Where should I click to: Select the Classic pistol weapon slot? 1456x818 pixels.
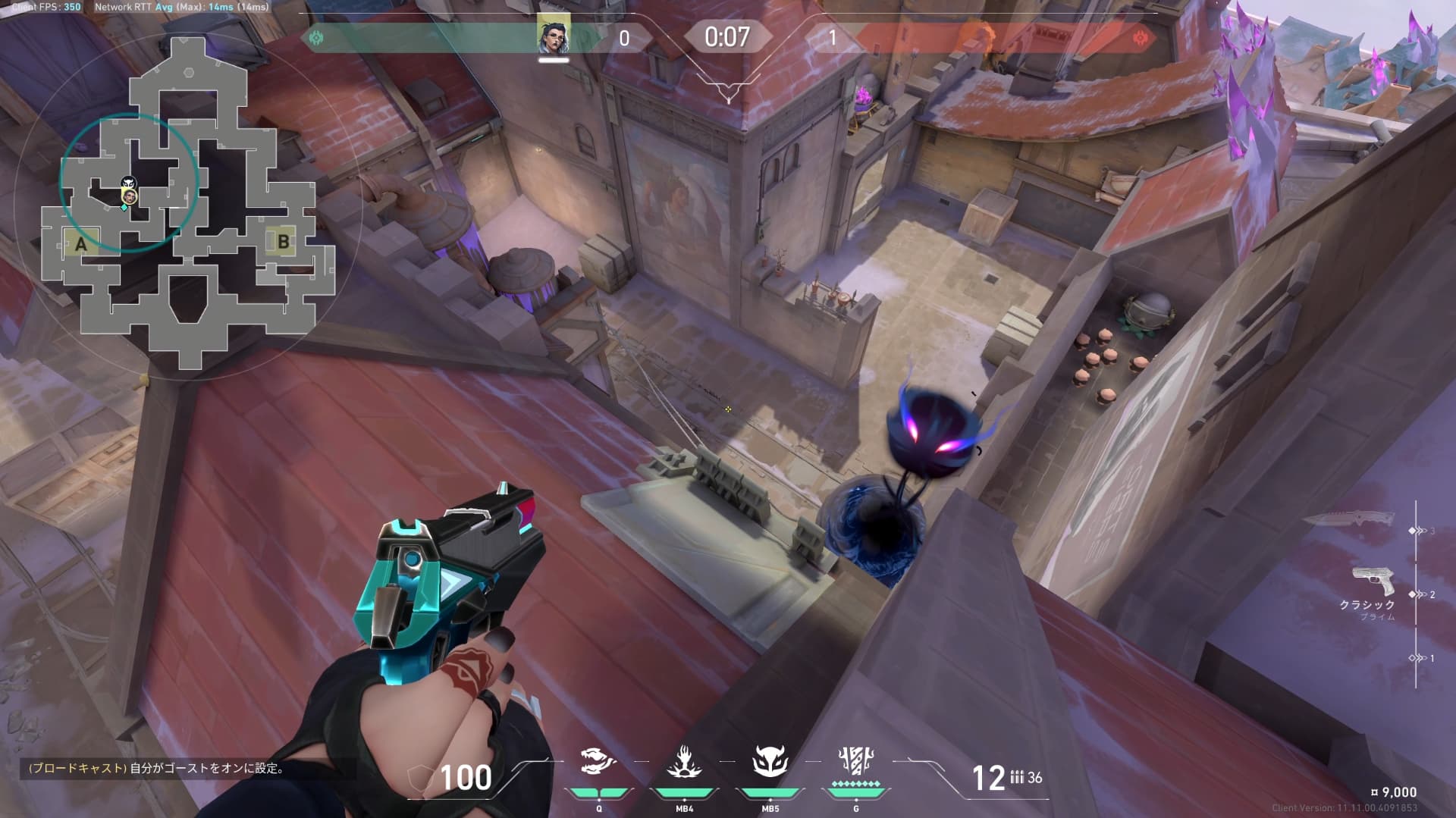click(x=1373, y=582)
